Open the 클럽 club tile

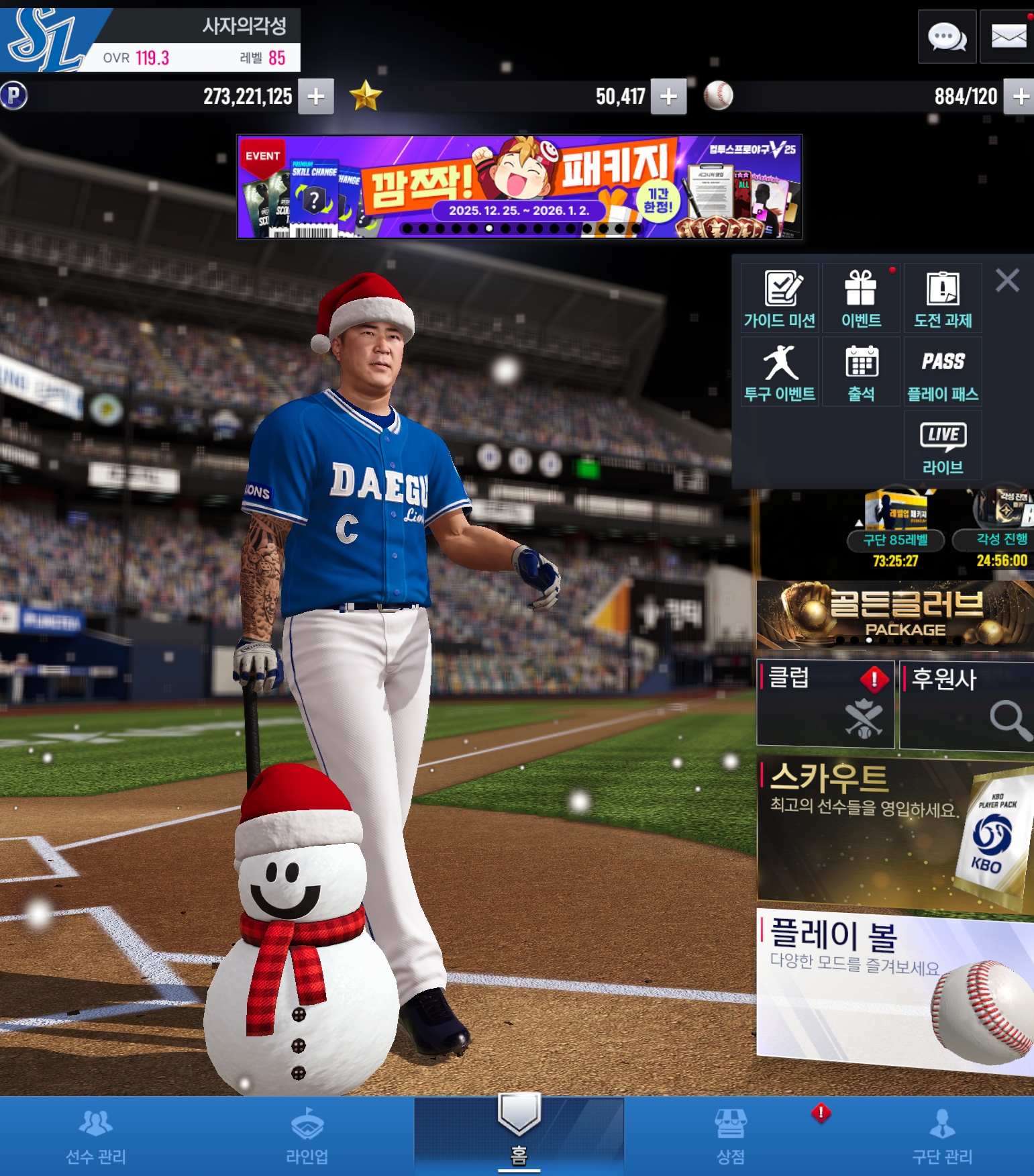point(825,703)
